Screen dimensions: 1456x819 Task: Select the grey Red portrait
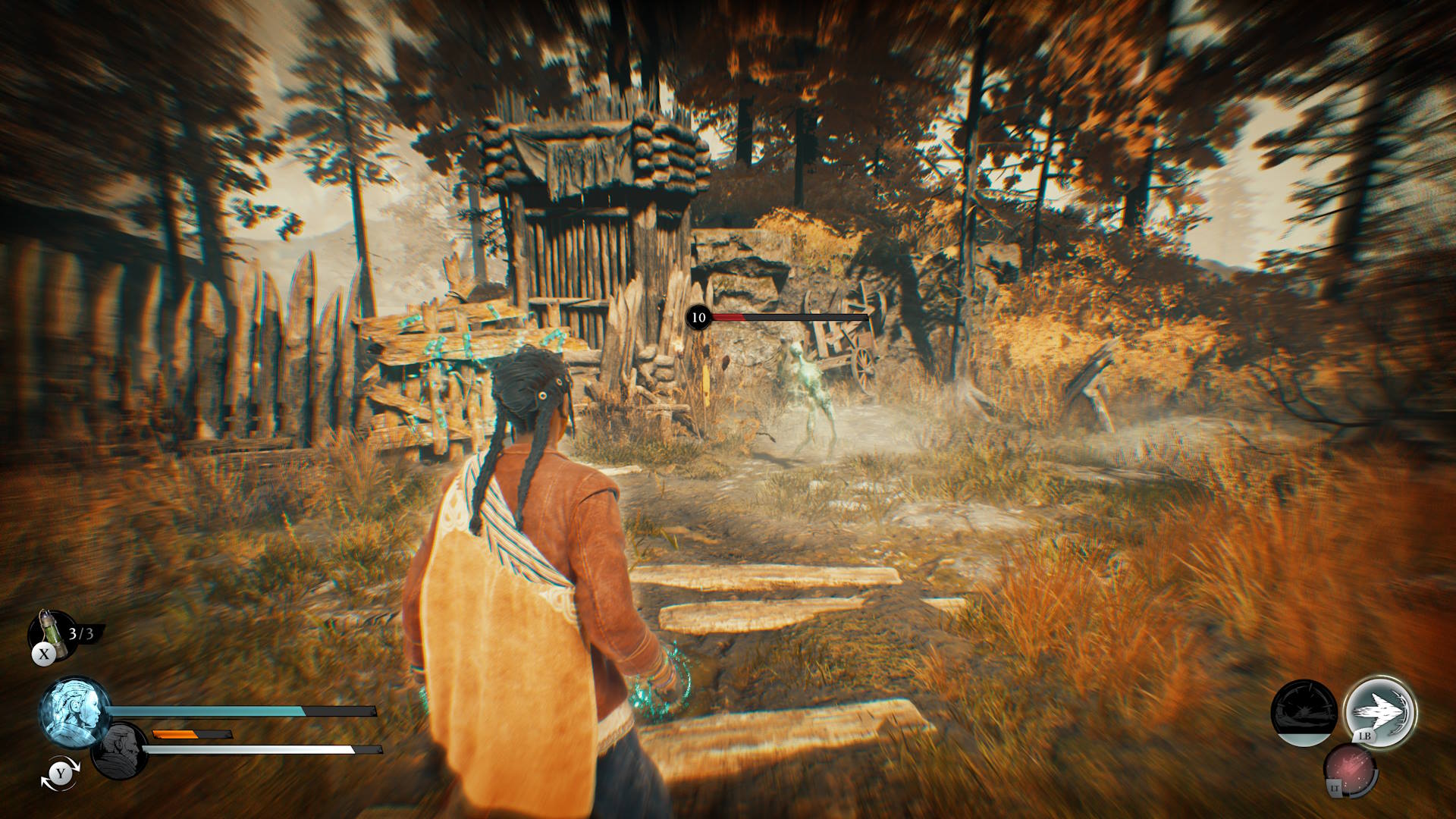(x=120, y=751)
